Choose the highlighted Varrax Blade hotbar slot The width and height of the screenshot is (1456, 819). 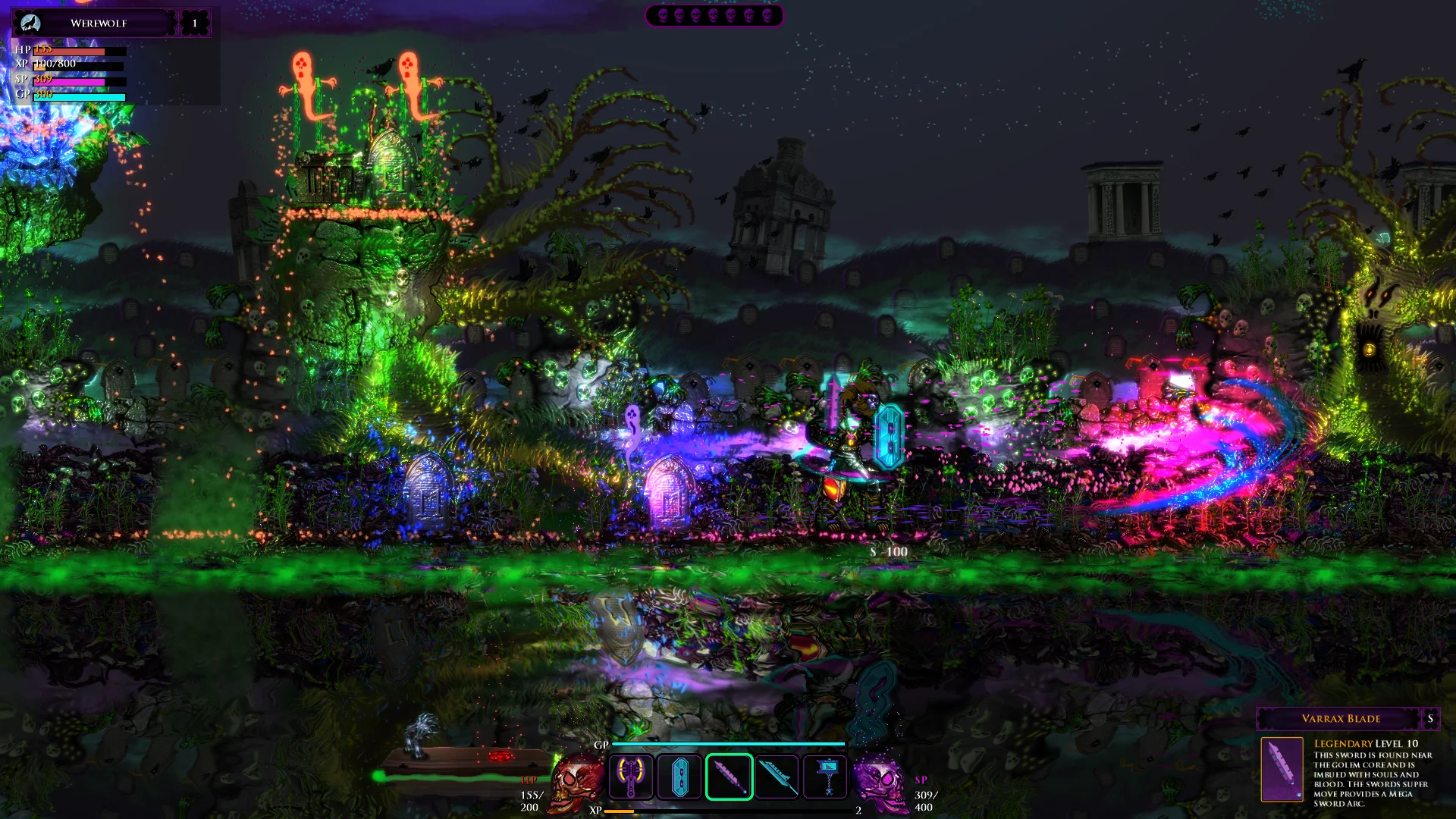729,777
